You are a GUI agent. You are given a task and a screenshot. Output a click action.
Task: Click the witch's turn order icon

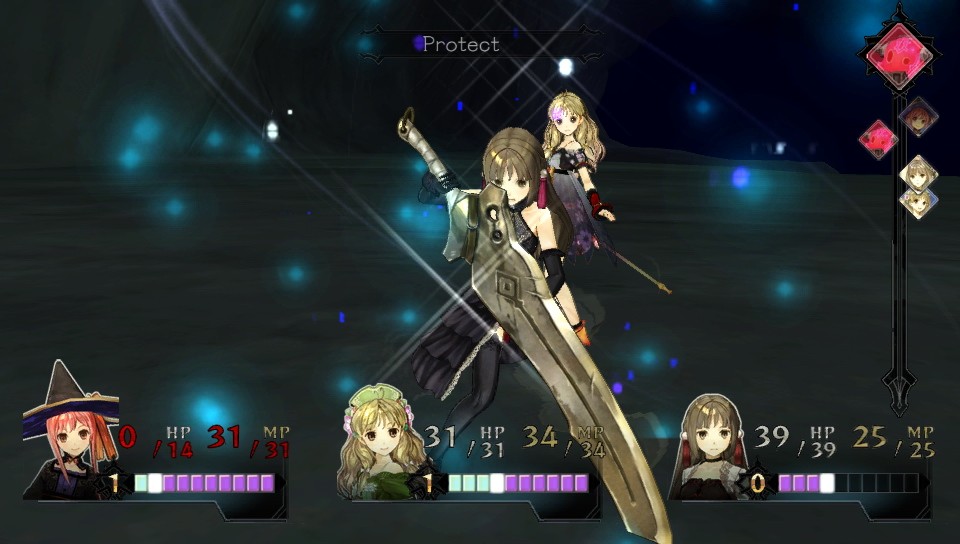(x=918, y=116)
